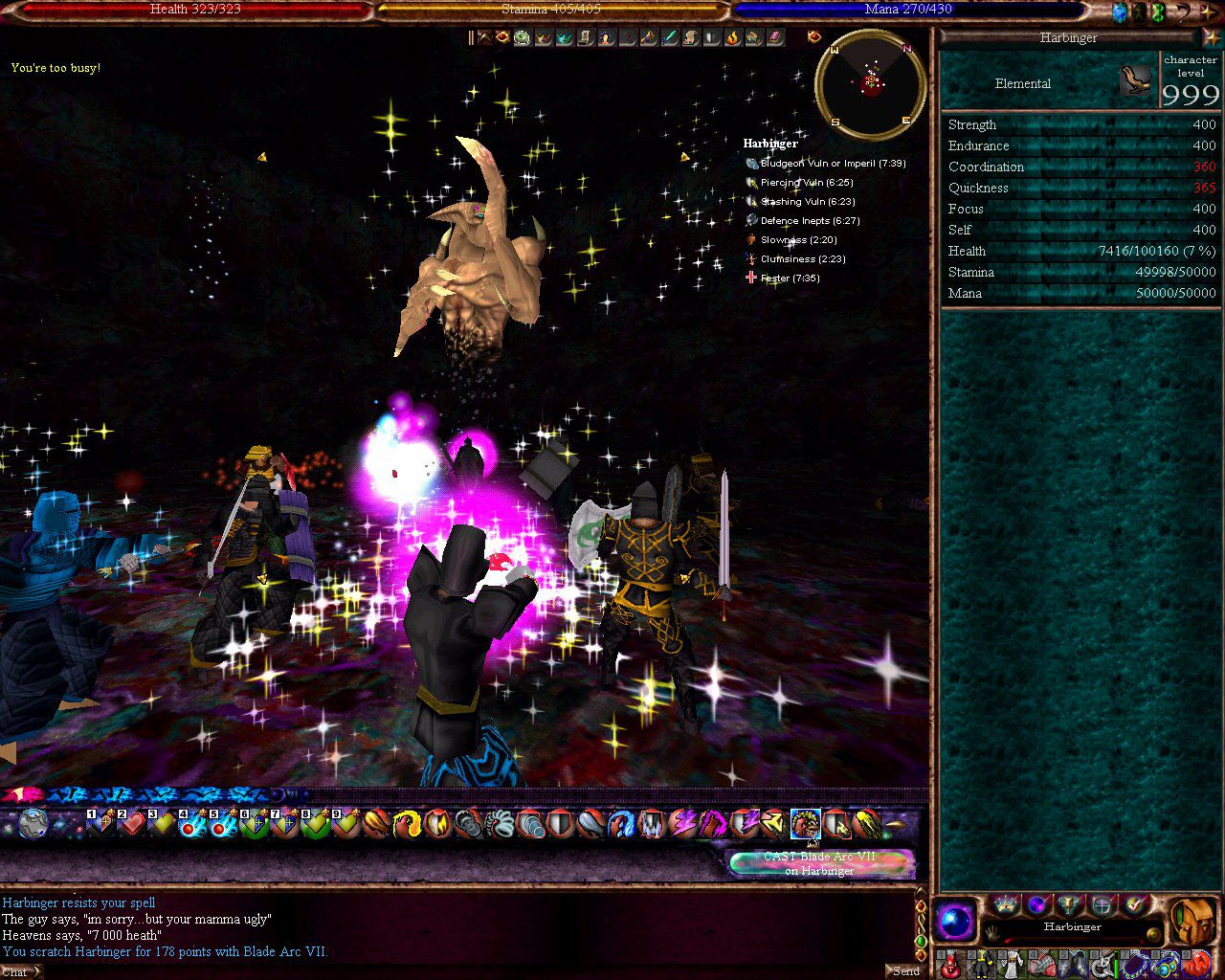1225x980 pixels.
Task: Click the spell bar's leftmost grey globe
Action: point(33,822)
